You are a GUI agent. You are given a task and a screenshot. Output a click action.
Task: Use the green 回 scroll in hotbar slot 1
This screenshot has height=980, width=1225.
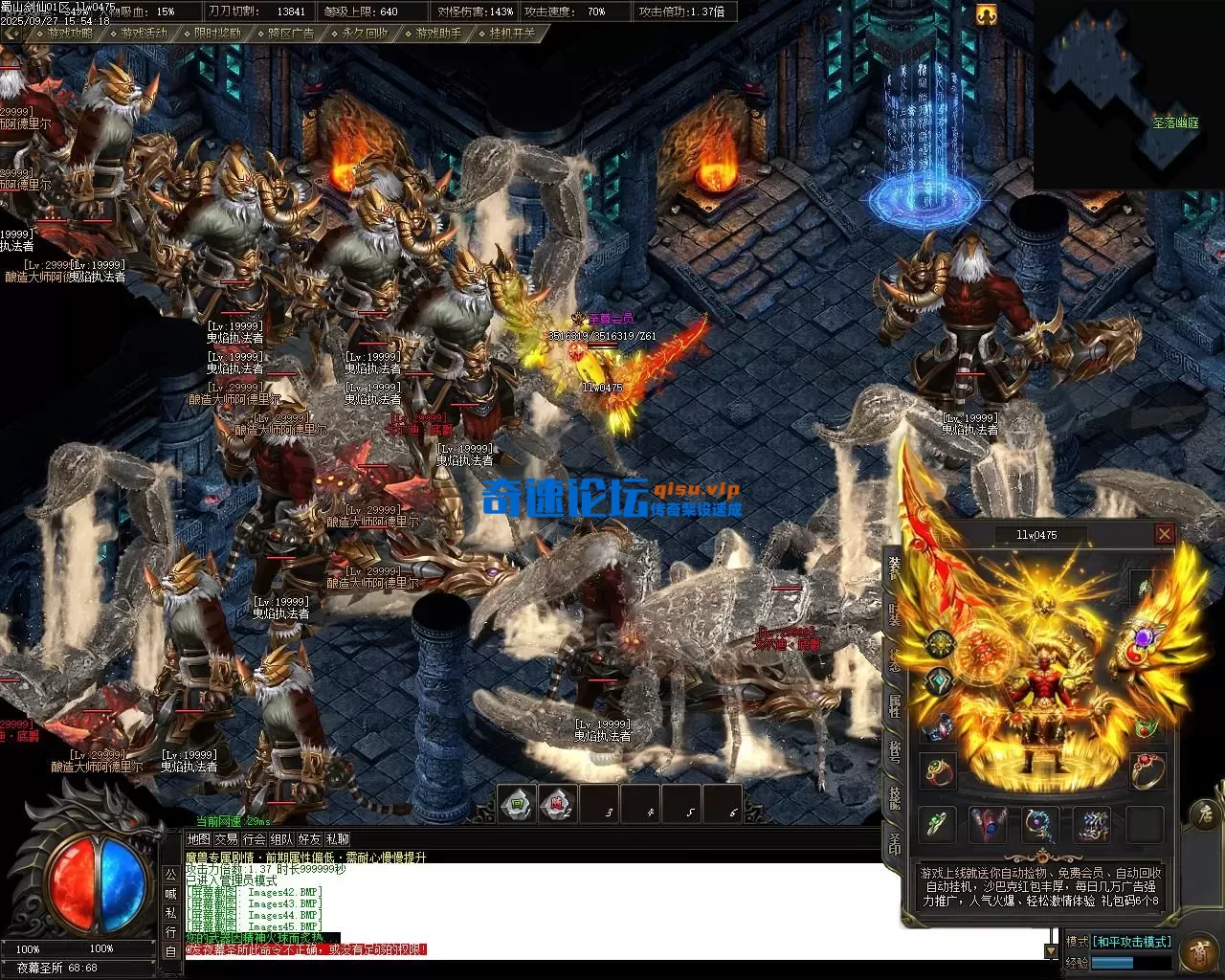[x=518, y=803]
